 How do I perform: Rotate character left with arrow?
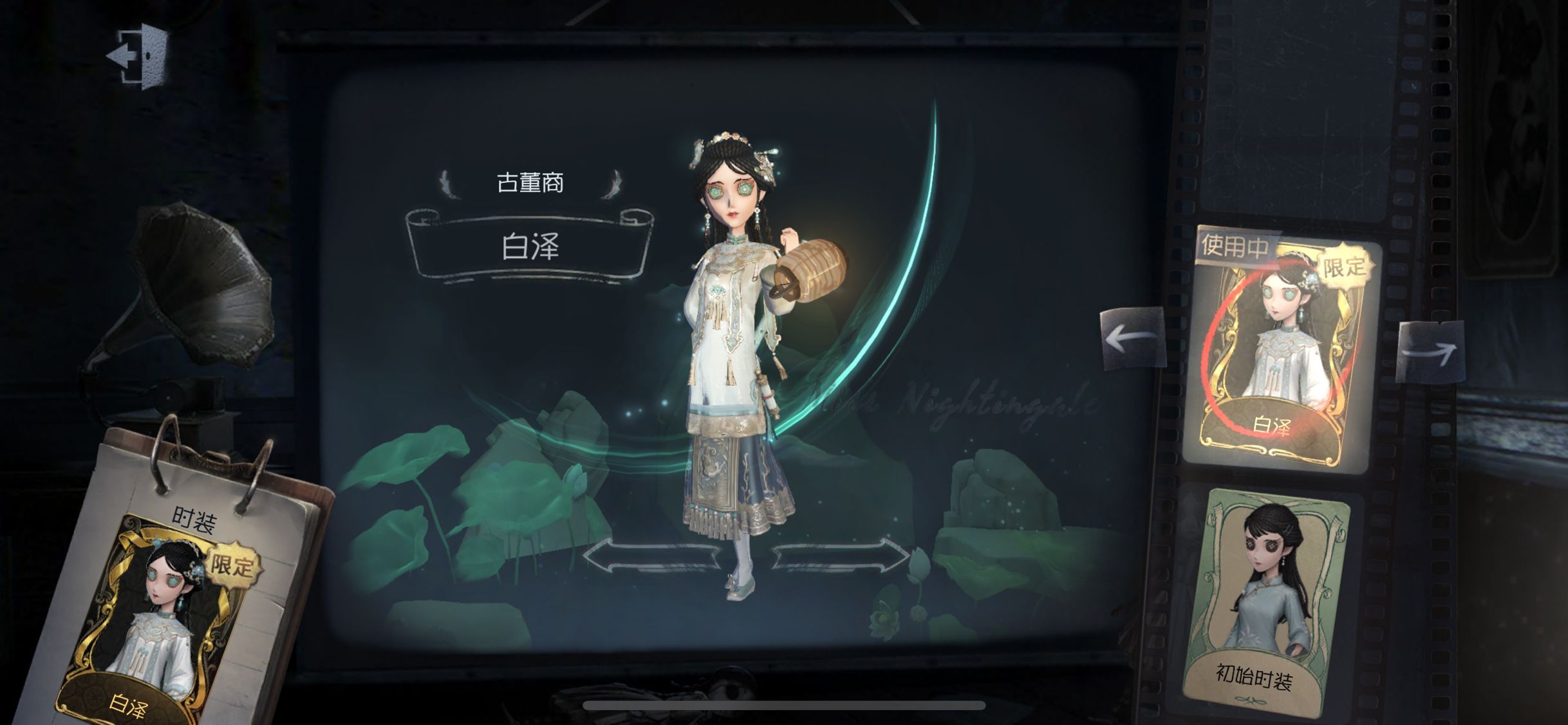651,556
